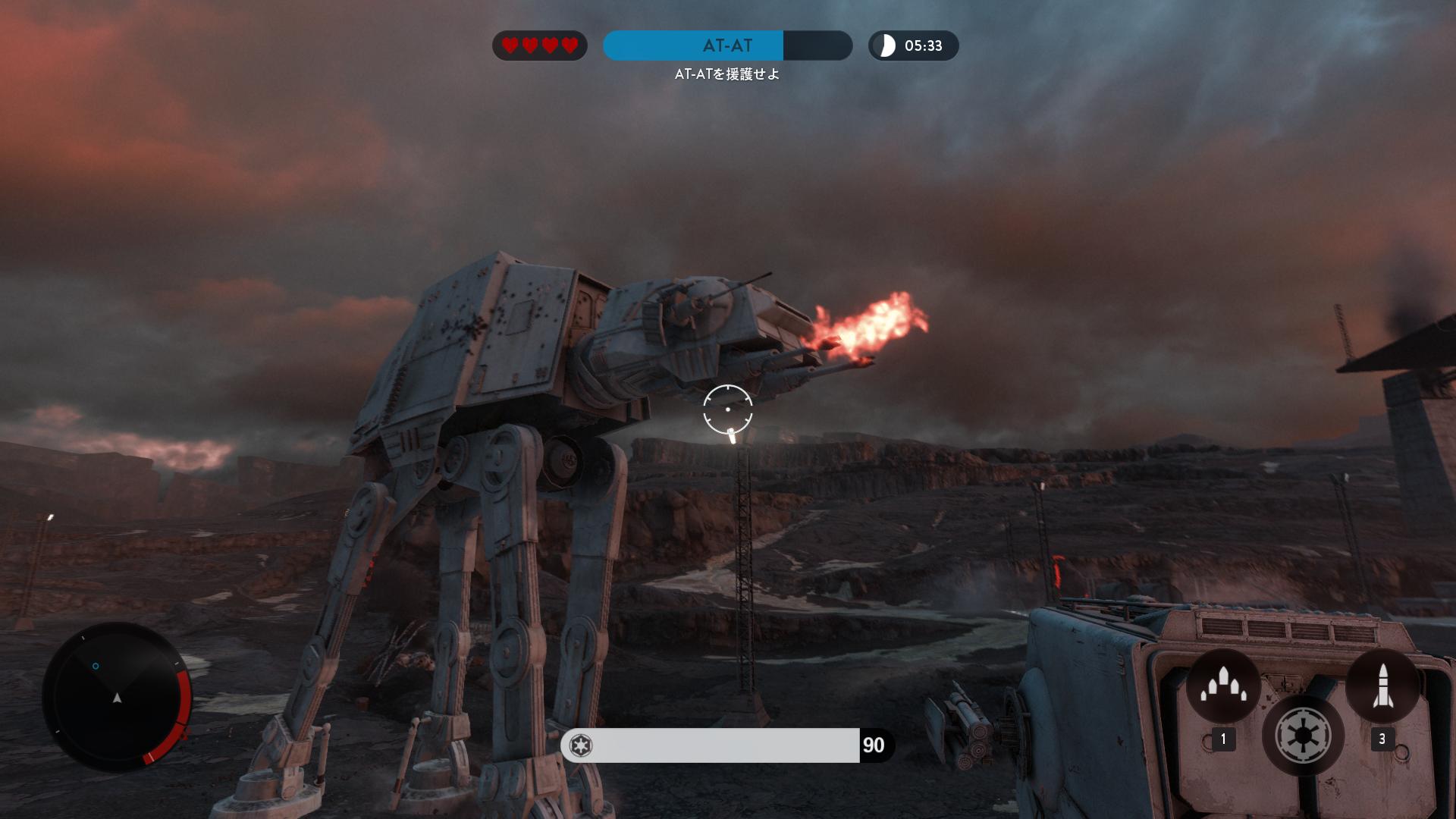This screenshot has width=1456, height=819.
Task: Select the AT-AT objective tracker bar
Action: (x=727, y=45)
